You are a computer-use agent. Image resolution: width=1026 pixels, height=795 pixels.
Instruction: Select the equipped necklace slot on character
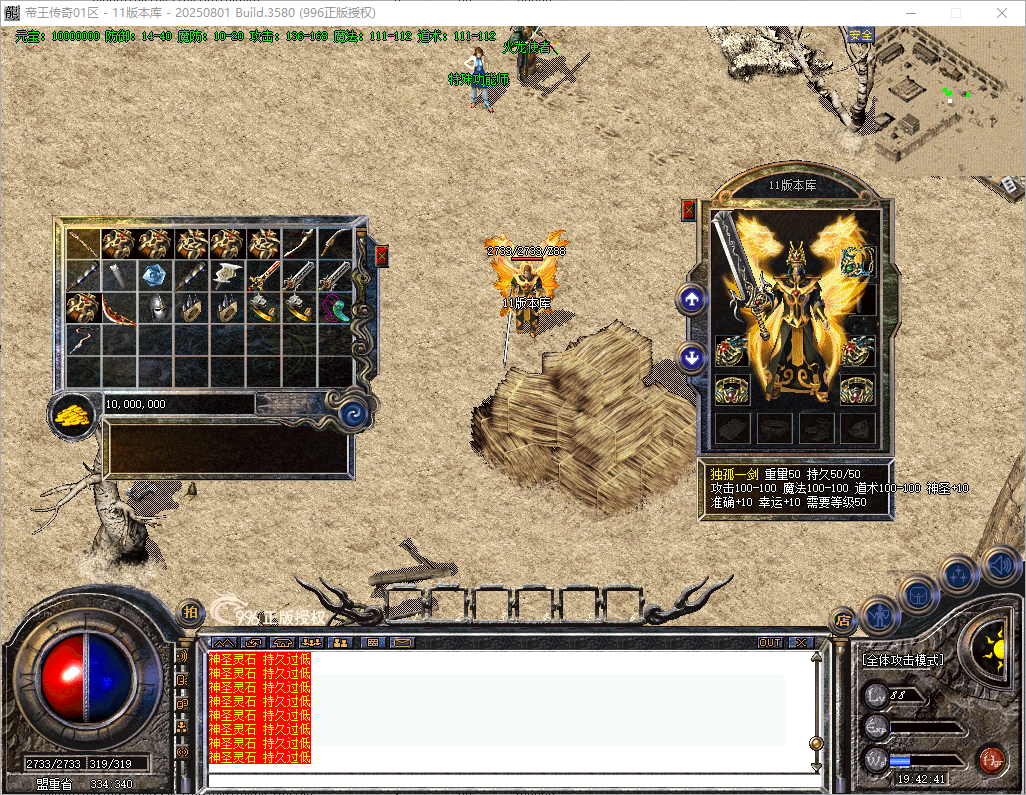[857, 262]
